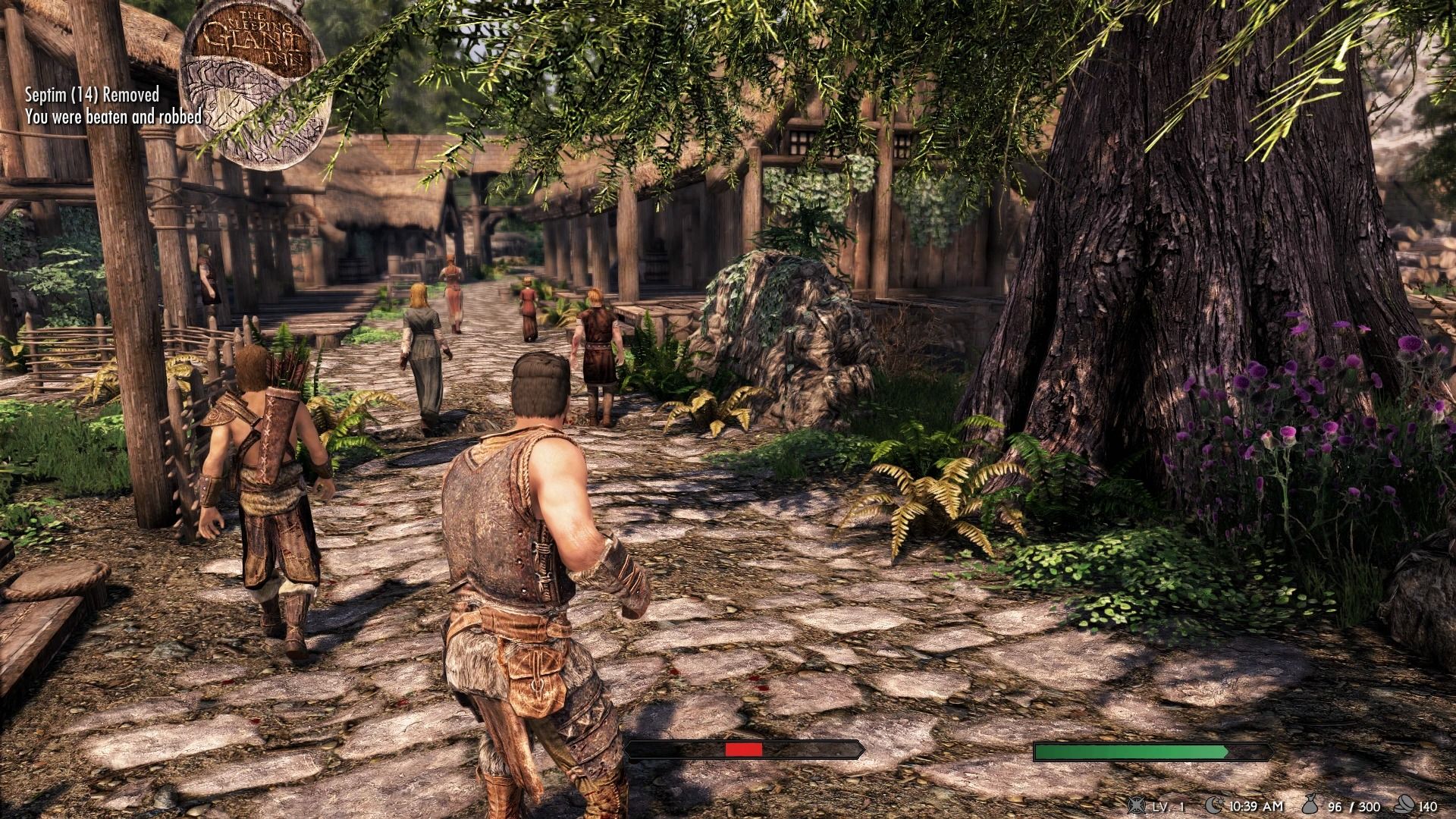This screenshot has width=1456, height=819.
Task: Select the moon time-of-day icon
Action: tap(1213, 805)
